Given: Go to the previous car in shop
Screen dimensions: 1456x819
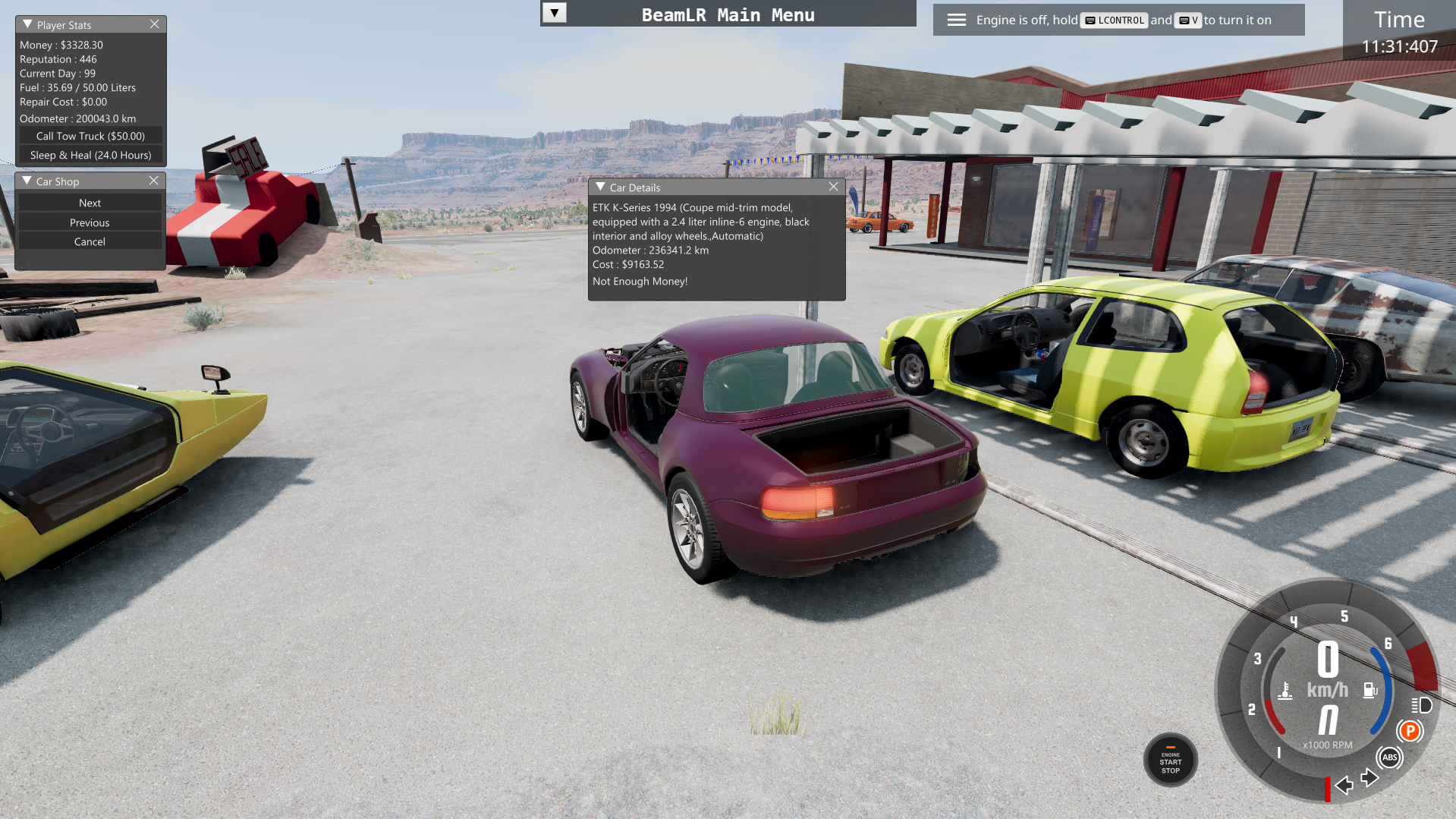Looking at the screenshot, I should (90, 222).
